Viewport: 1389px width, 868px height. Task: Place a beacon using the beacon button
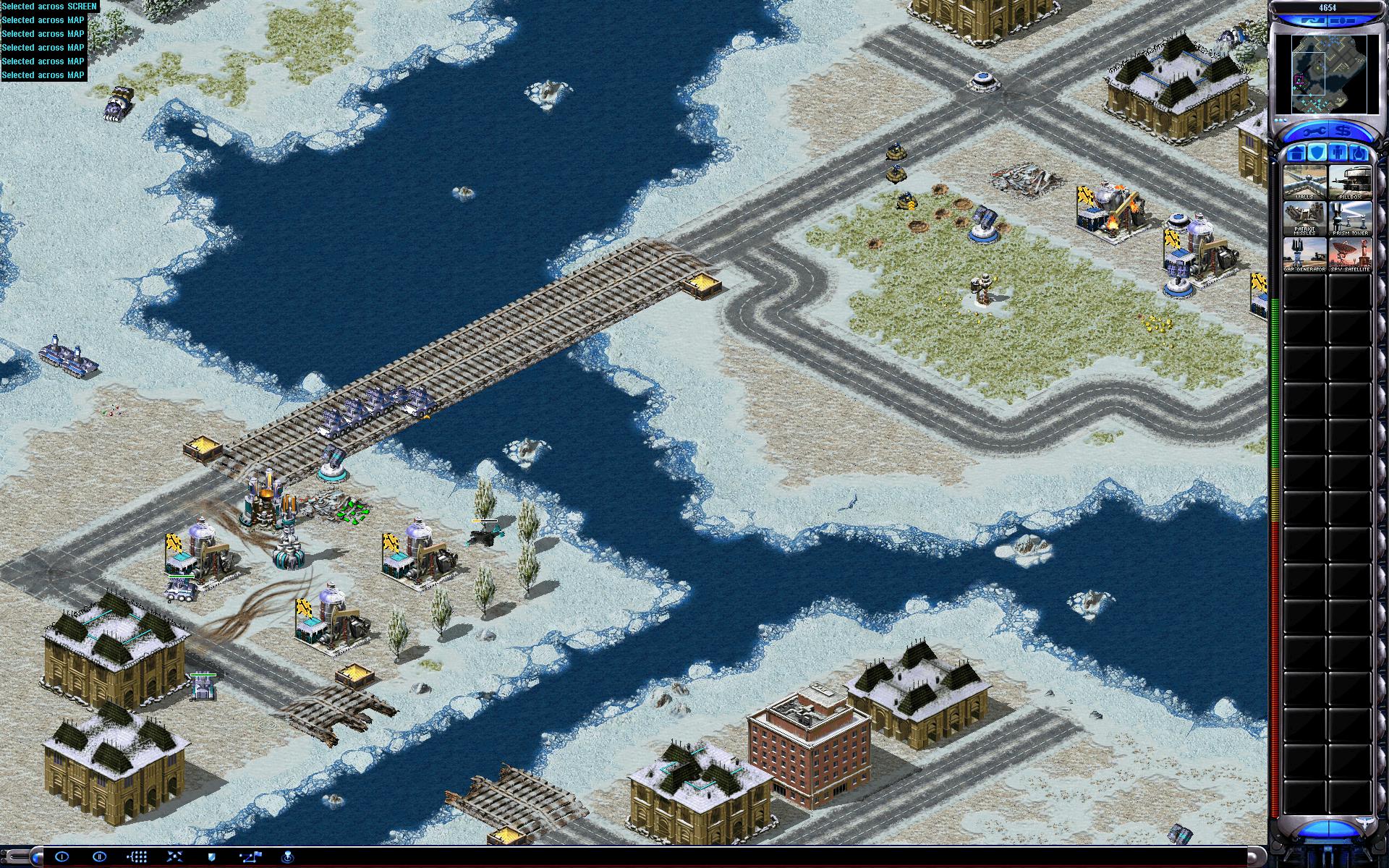(x=288, y=857)
